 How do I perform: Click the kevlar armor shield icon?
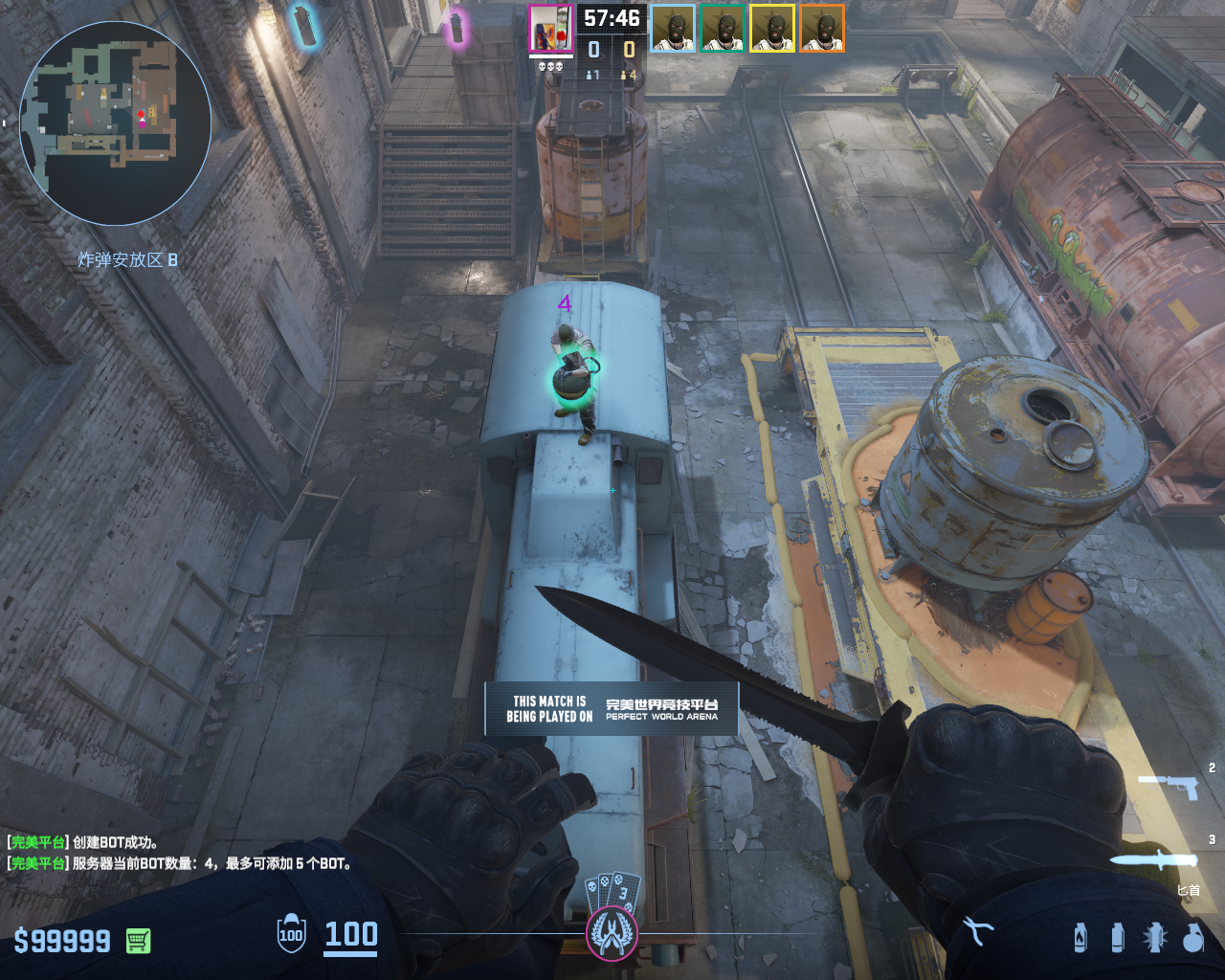tap(291, 934)
